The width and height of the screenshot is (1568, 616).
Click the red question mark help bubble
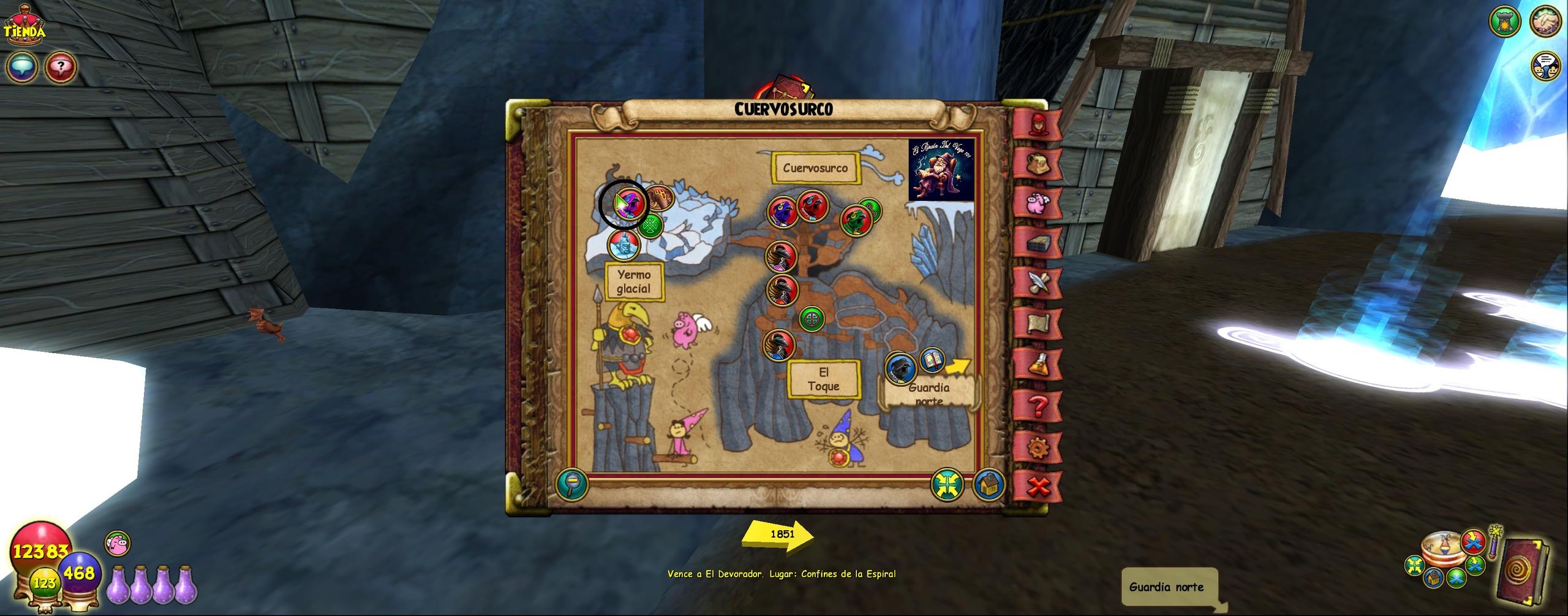click(x=61, y=66)
